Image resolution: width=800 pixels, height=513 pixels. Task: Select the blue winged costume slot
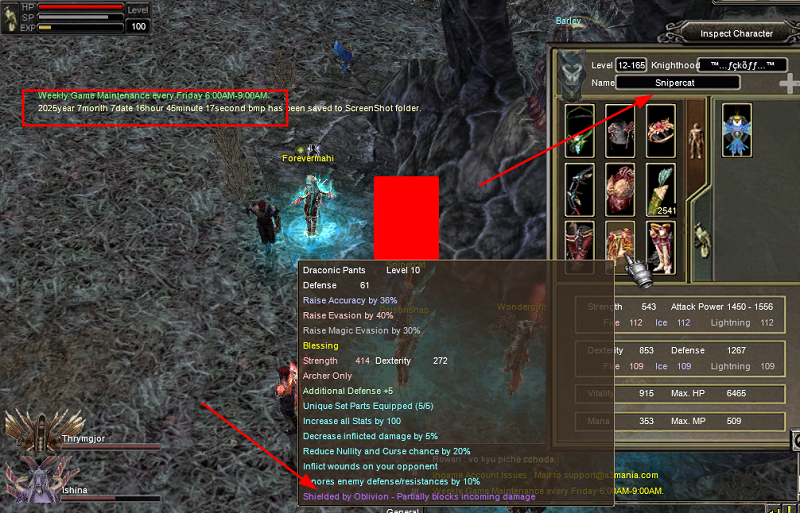[x=736, y=130]
